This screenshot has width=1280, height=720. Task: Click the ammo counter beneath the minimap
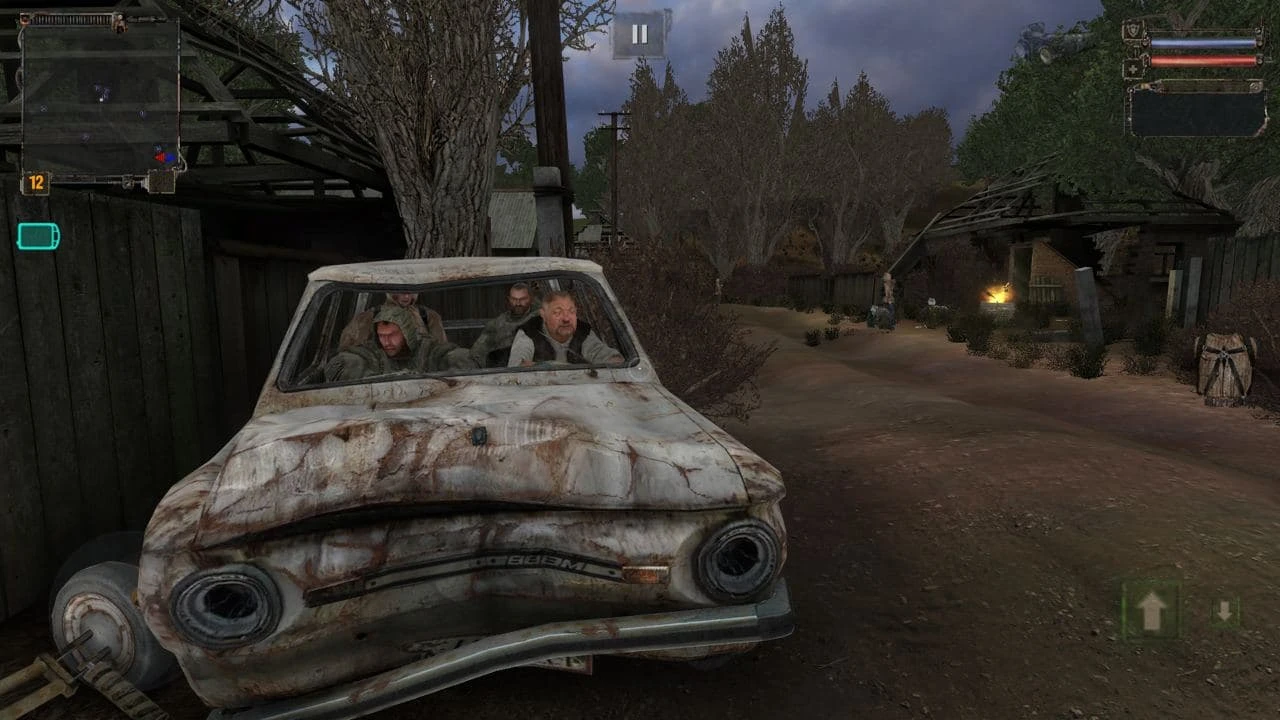click(x=36, y=181)
